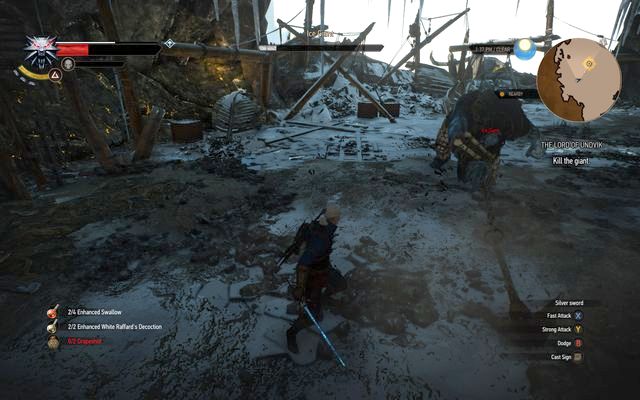Click the skull icon beside the medallion

click(x=68, y=64)
